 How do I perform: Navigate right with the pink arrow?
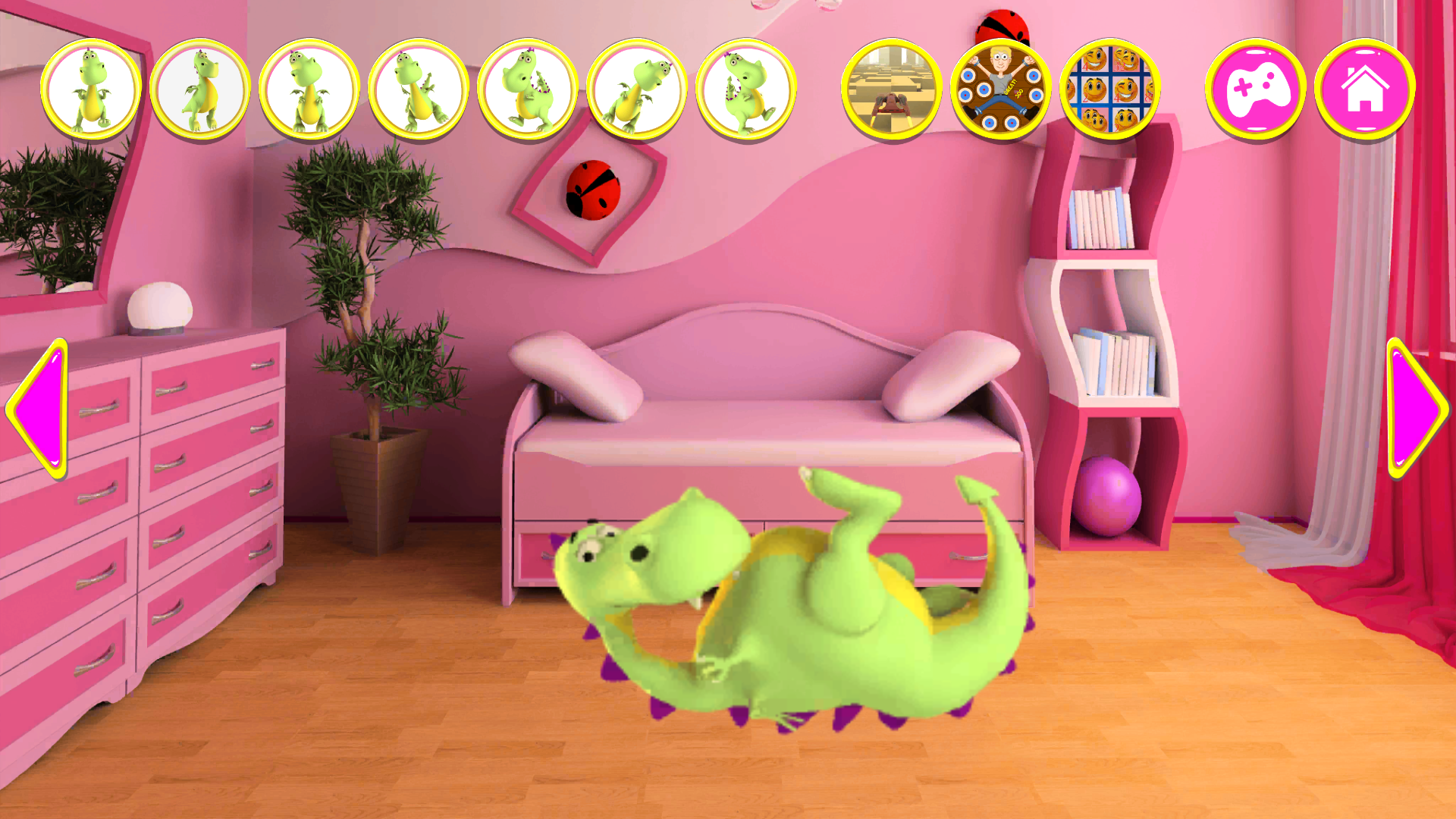(1417, 409)
